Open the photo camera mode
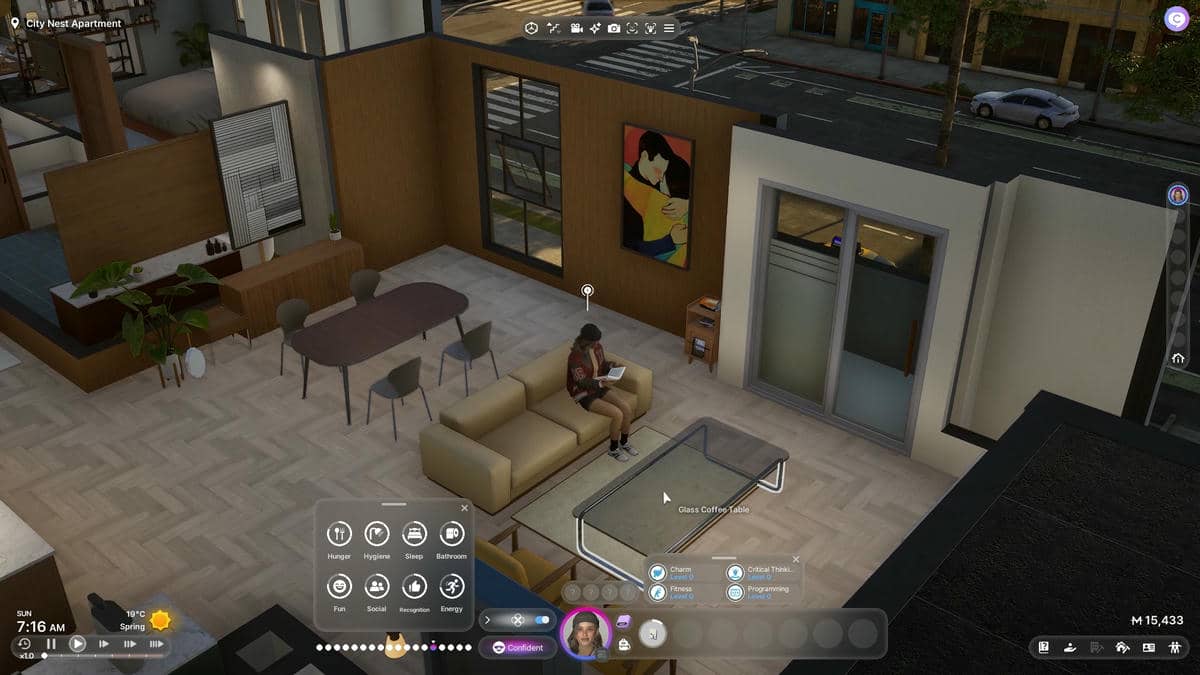Viewport: 1200px width, 675px height. [x=613, y=28]
